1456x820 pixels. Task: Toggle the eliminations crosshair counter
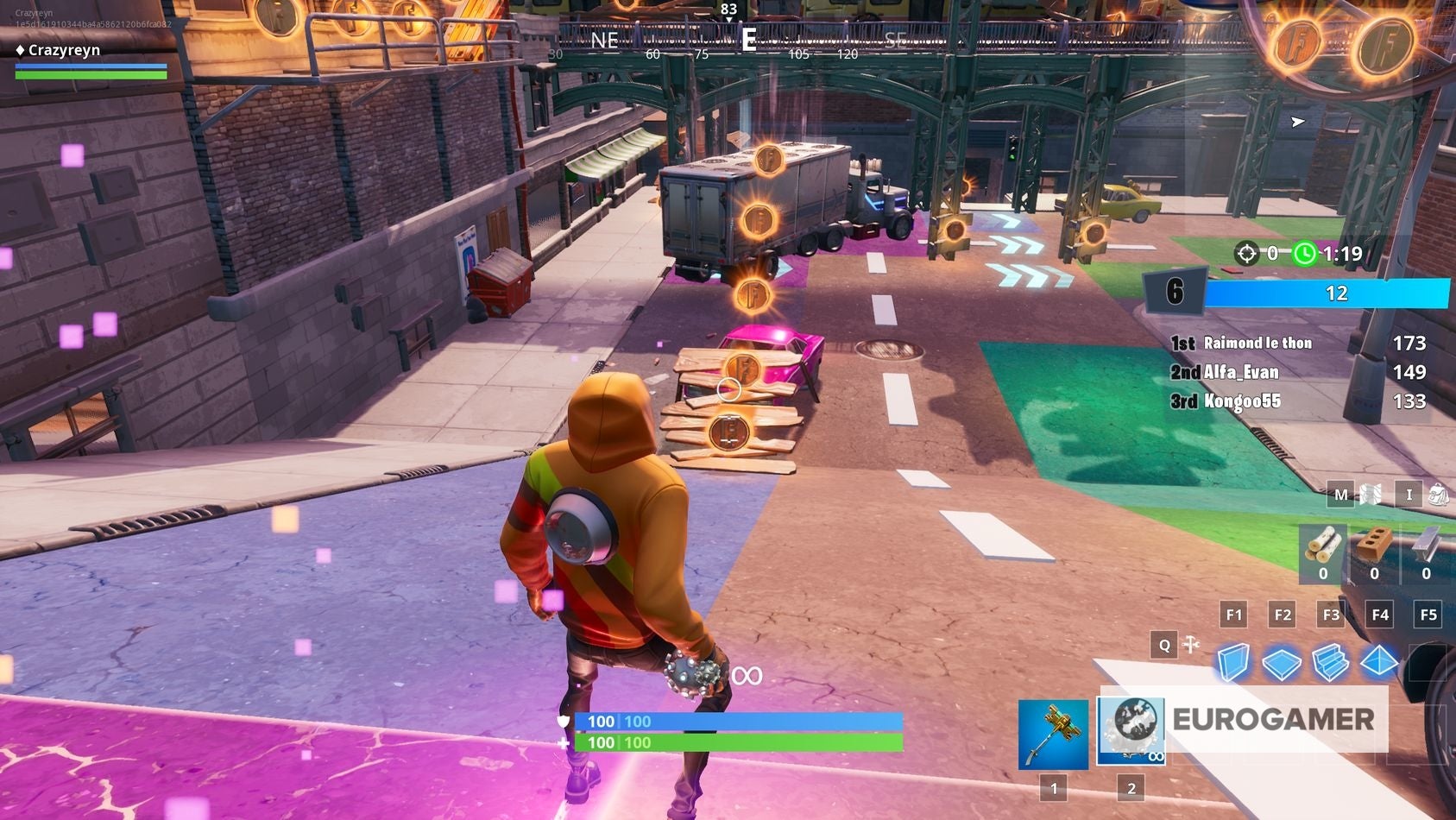pyautogui.click(x=1245, y=254)
